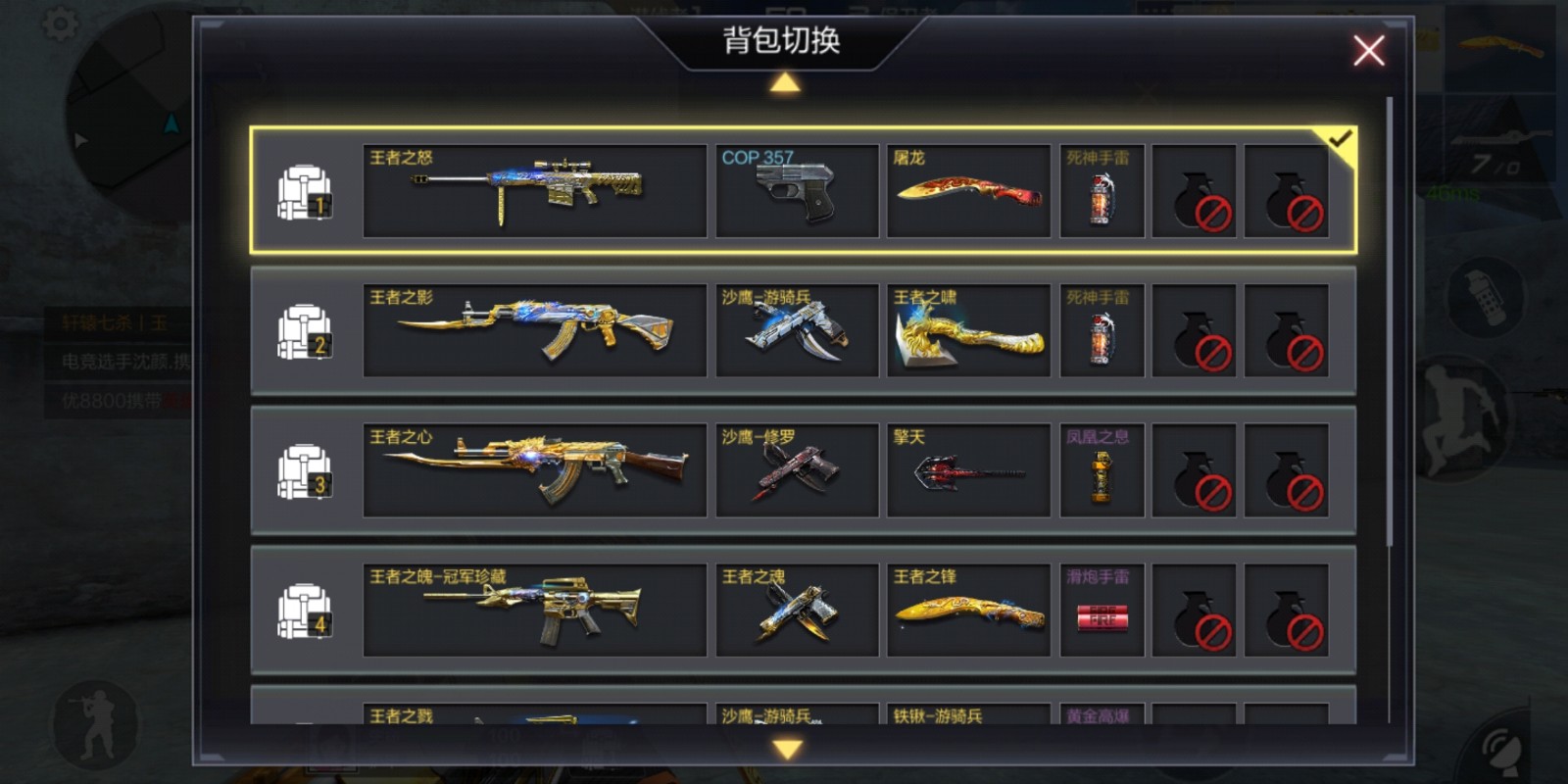
Task: Select the 屠龙 dragon knife
Action: coord(968,191)
